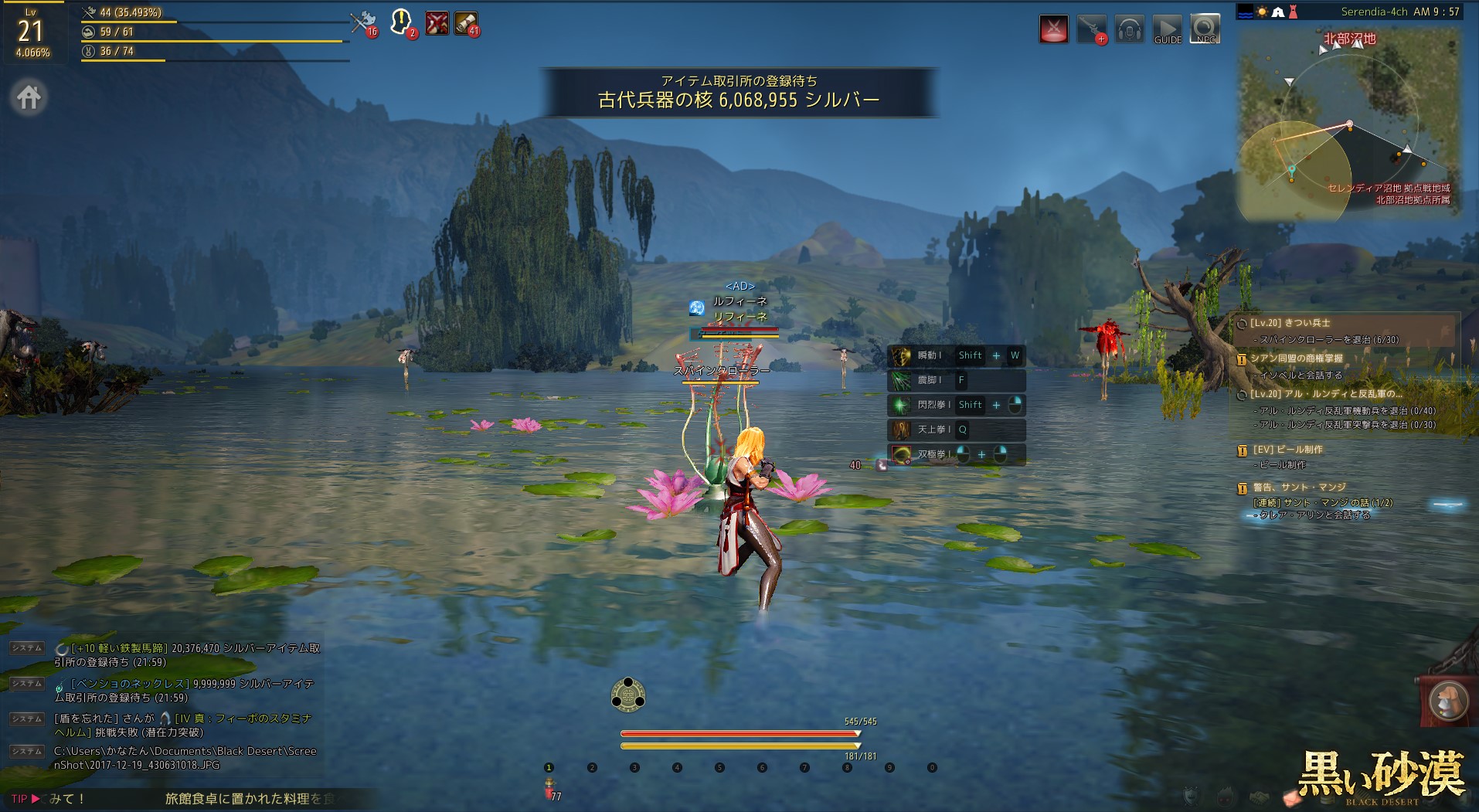Click the red crossed-weapons buff icon
Viewport: 1479px width, 812px height.
click(x=437, y=22)
